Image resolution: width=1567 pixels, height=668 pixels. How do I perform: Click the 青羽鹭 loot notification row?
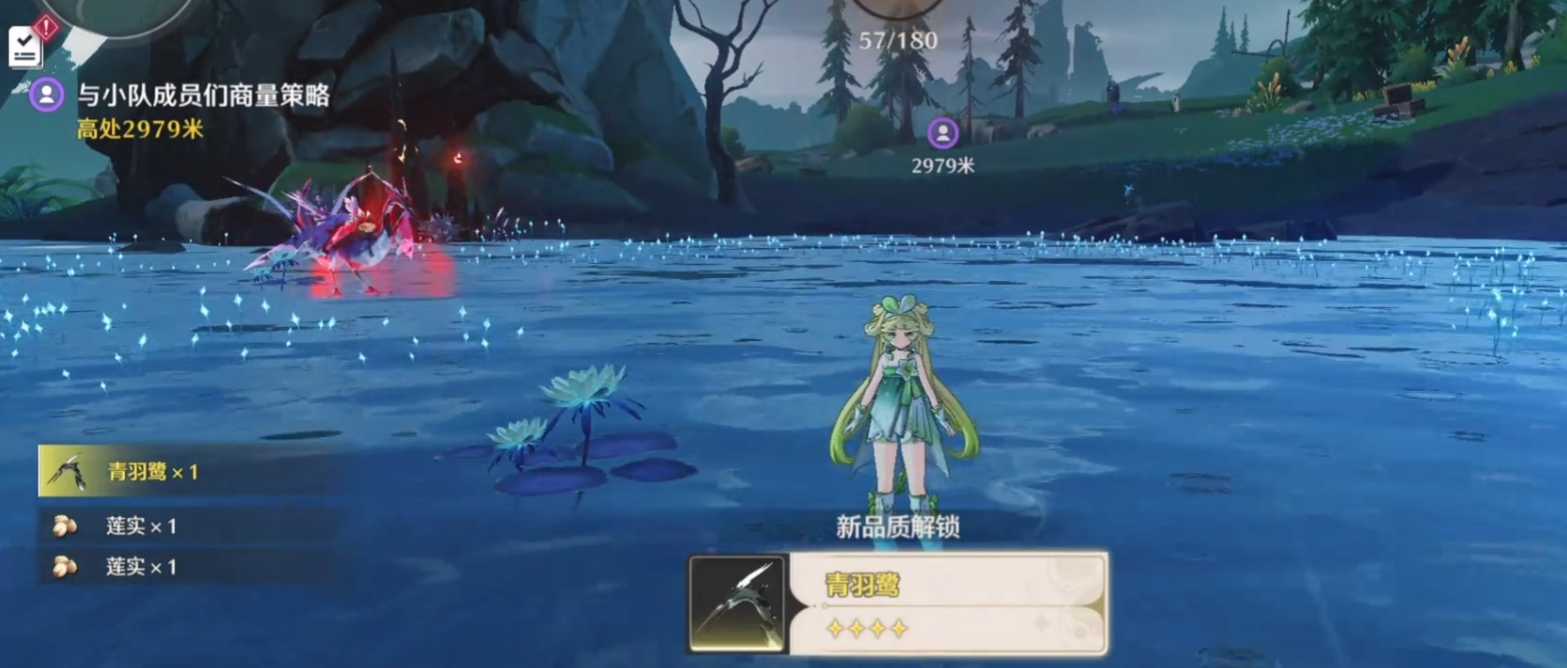point(190,471)
